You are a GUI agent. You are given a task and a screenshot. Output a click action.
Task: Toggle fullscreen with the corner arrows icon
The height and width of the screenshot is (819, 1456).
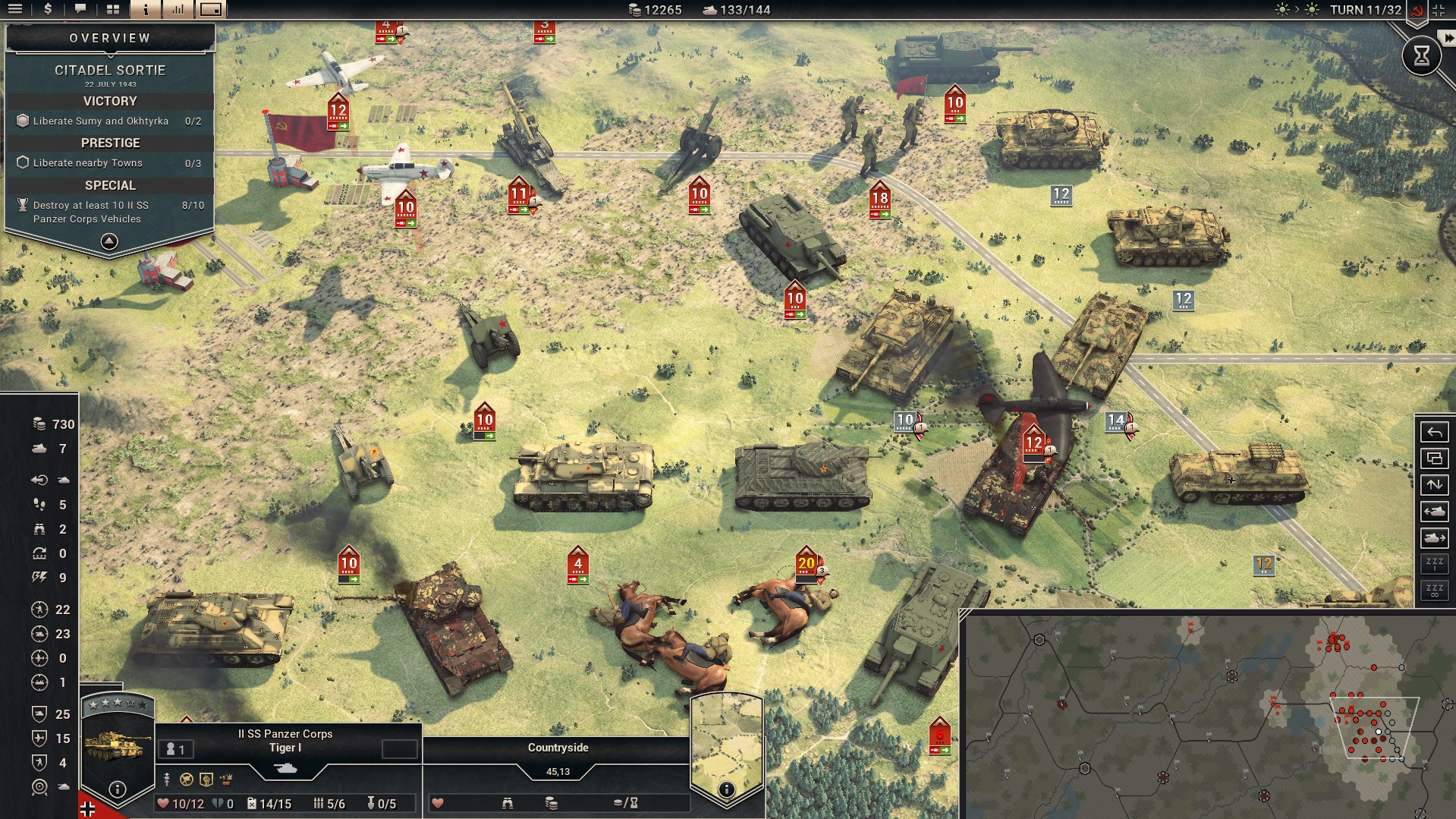point(1439,10)
